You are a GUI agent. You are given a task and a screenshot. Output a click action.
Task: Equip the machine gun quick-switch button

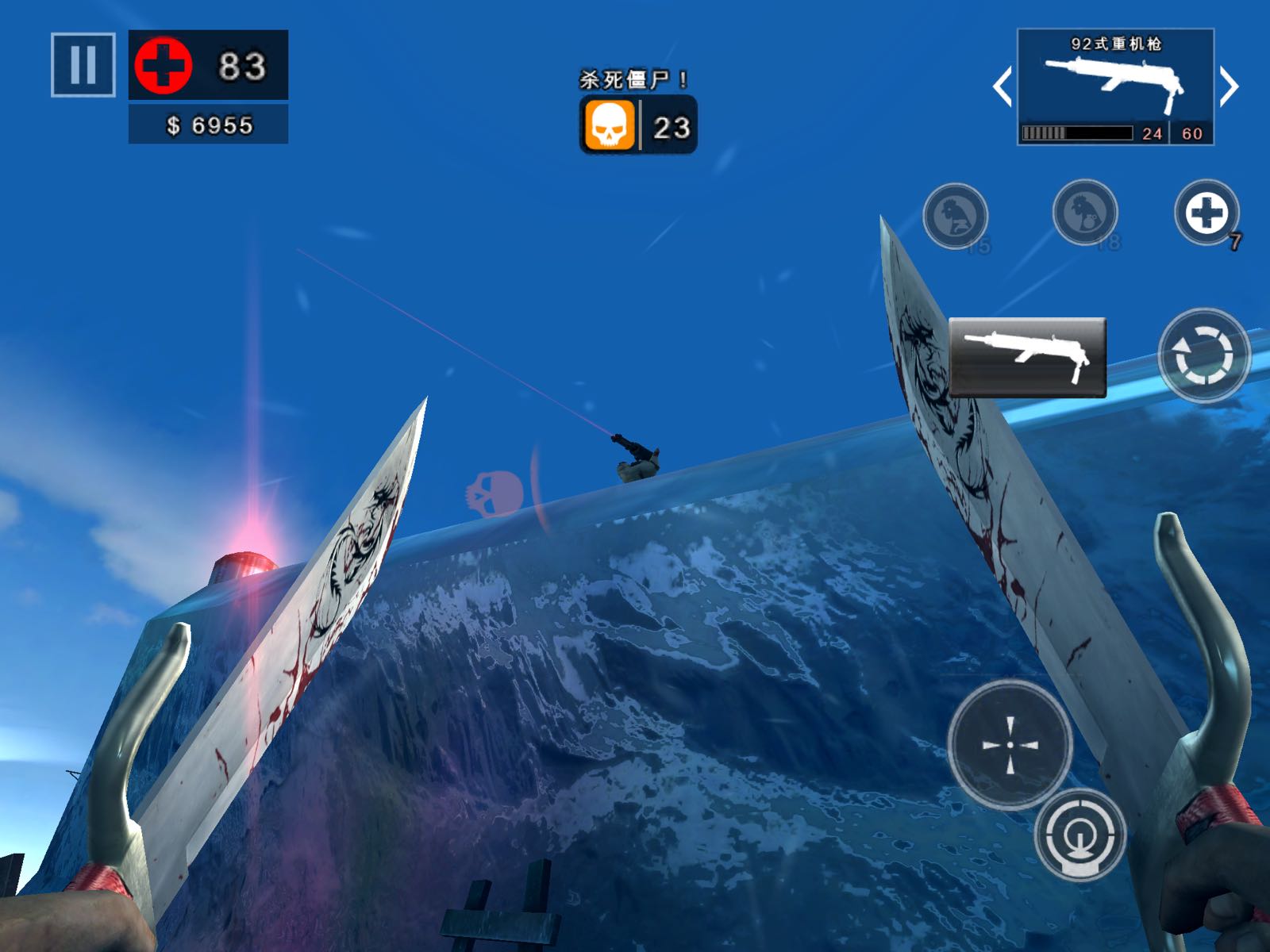[1027, 356]
